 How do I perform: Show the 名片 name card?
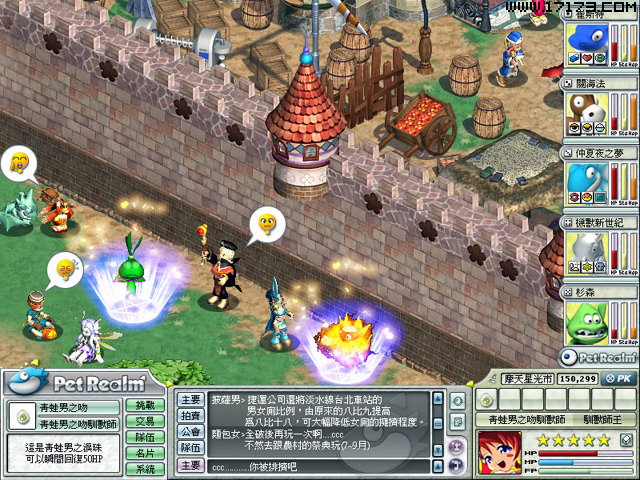pos(146,453)
